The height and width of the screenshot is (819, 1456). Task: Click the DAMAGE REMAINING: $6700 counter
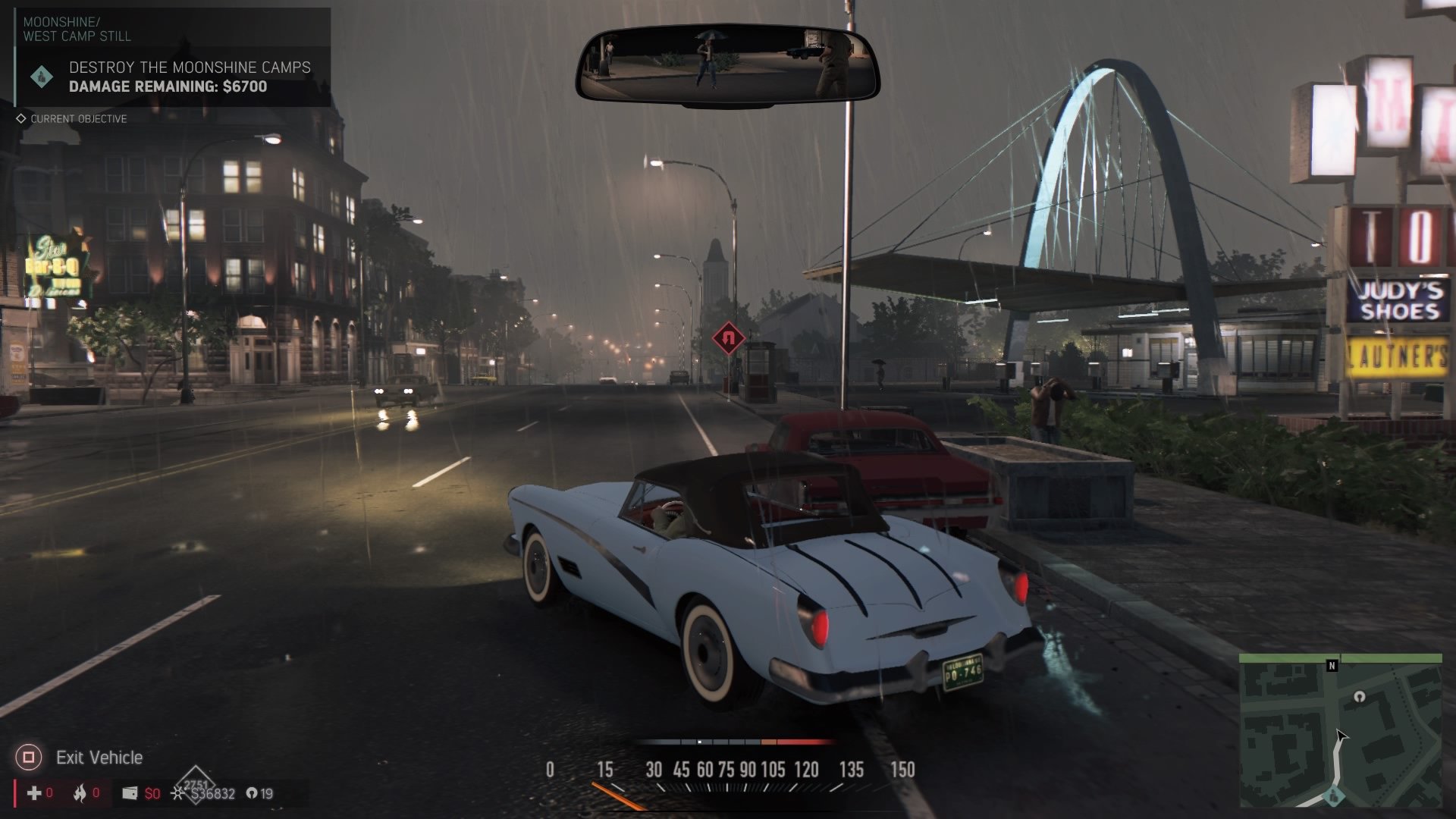click(167, 87)
